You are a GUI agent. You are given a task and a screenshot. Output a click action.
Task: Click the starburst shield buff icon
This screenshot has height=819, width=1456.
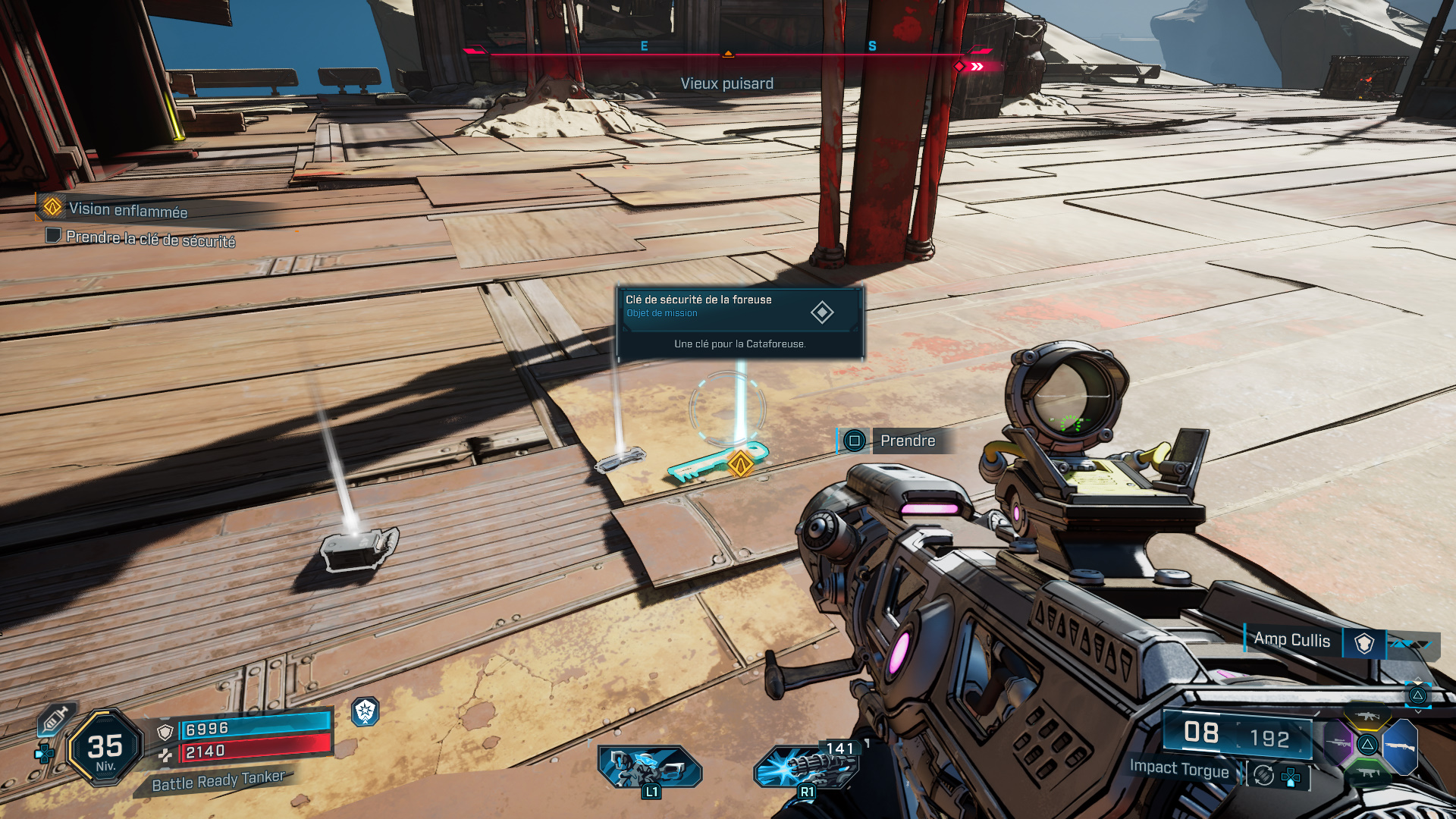click(x=366, y=711)
